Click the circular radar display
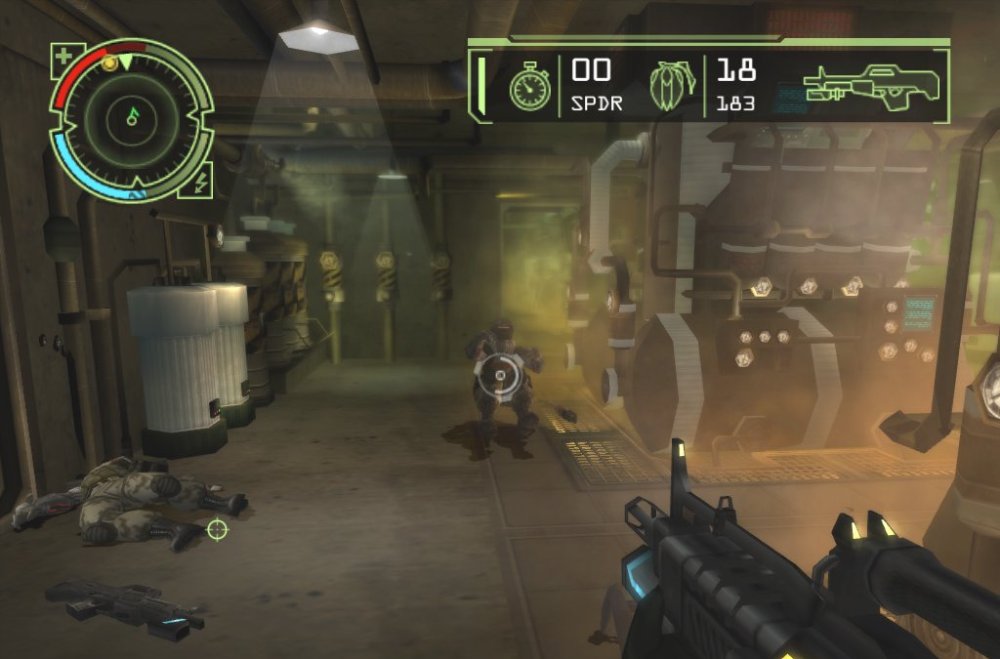 click(x=131, y=118)
